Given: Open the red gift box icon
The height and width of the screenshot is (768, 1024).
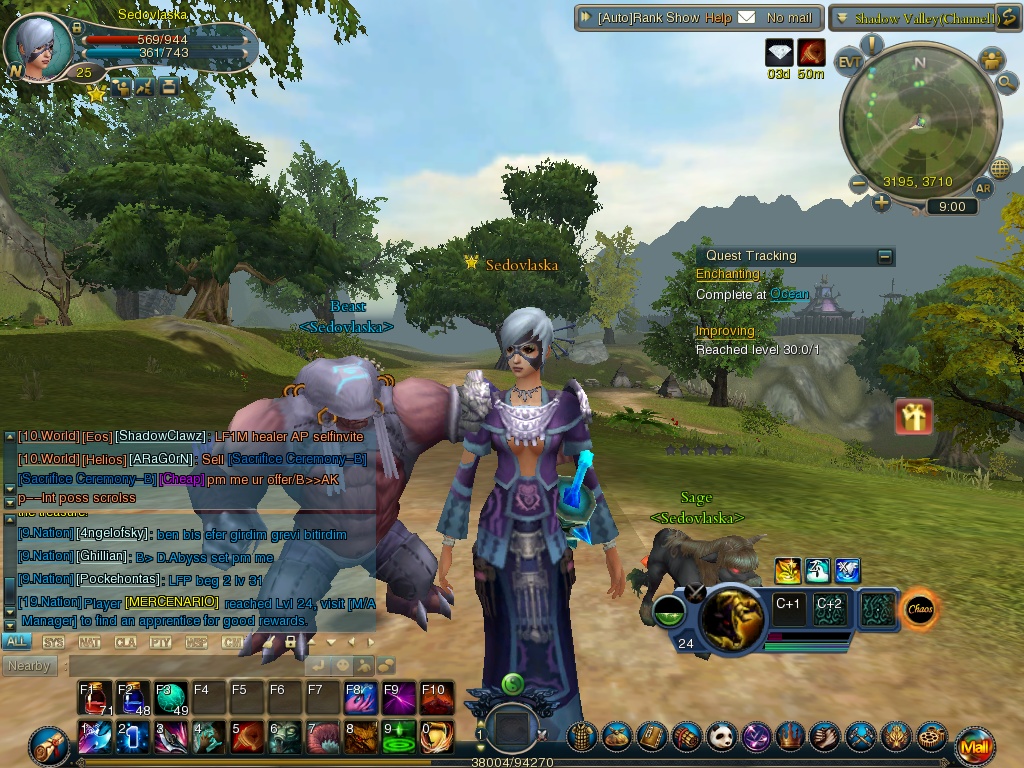Looking at the screenshot, I should pyautogui.click(x=914, y=417).
